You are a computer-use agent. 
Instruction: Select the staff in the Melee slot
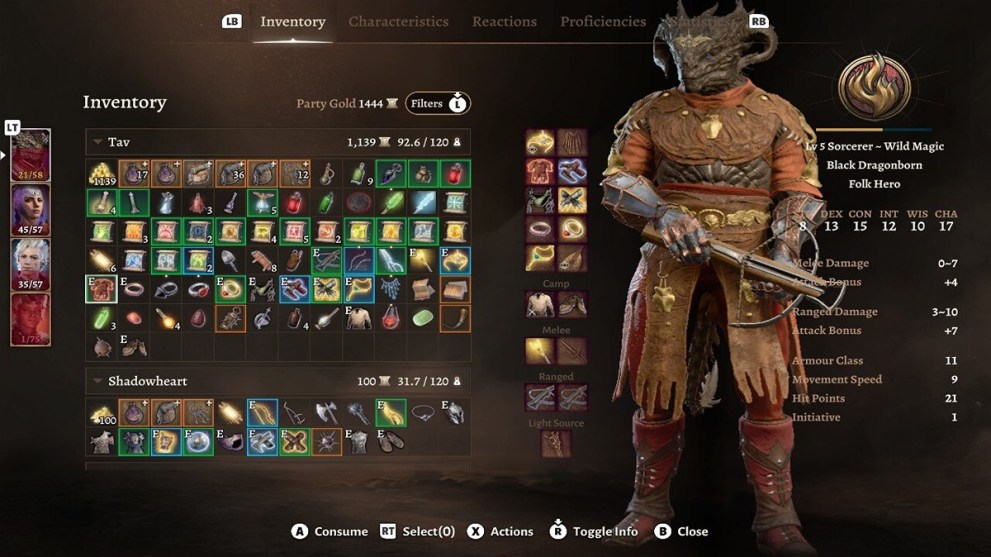[x=541, y=351]
